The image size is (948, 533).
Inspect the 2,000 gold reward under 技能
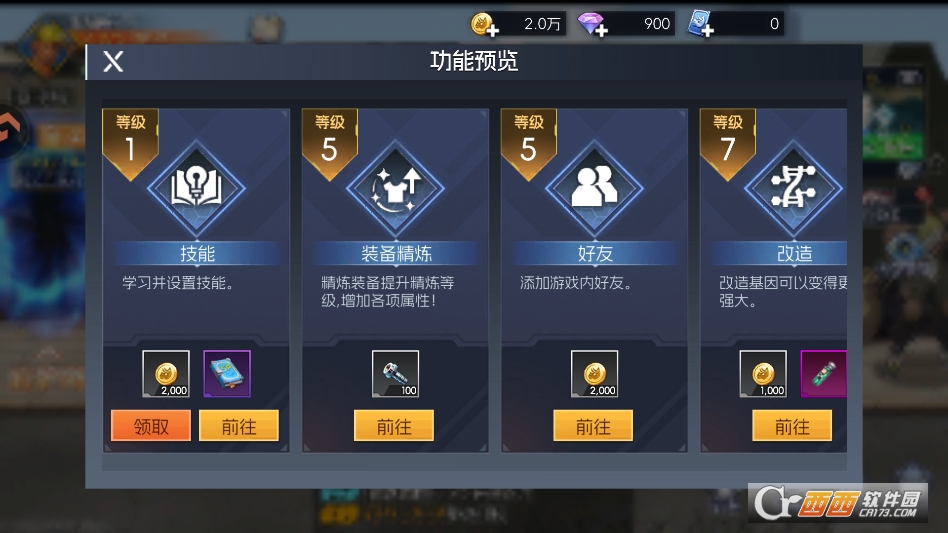(165, 374)
